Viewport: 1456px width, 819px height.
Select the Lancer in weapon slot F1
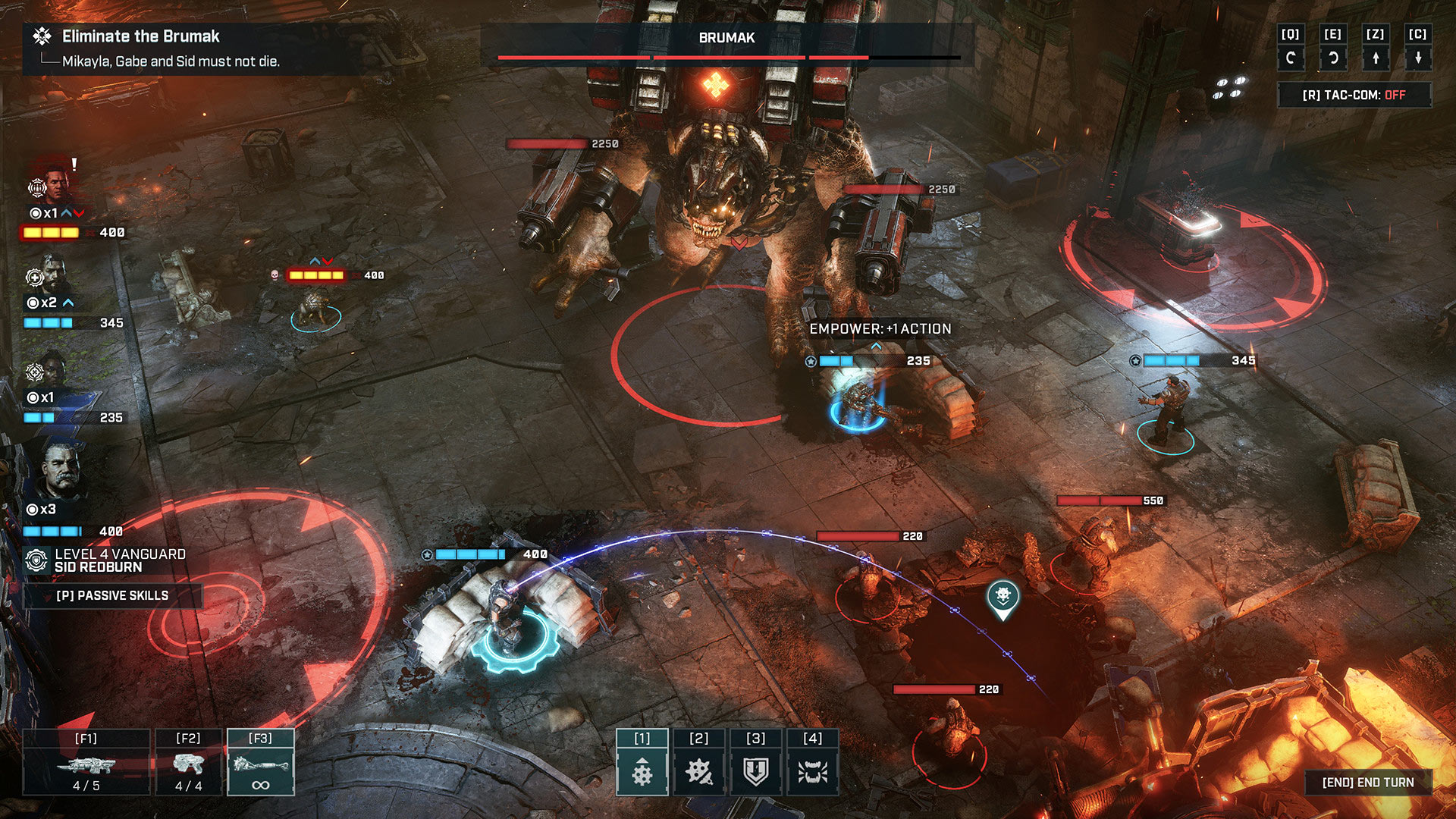tap(87, 762)
